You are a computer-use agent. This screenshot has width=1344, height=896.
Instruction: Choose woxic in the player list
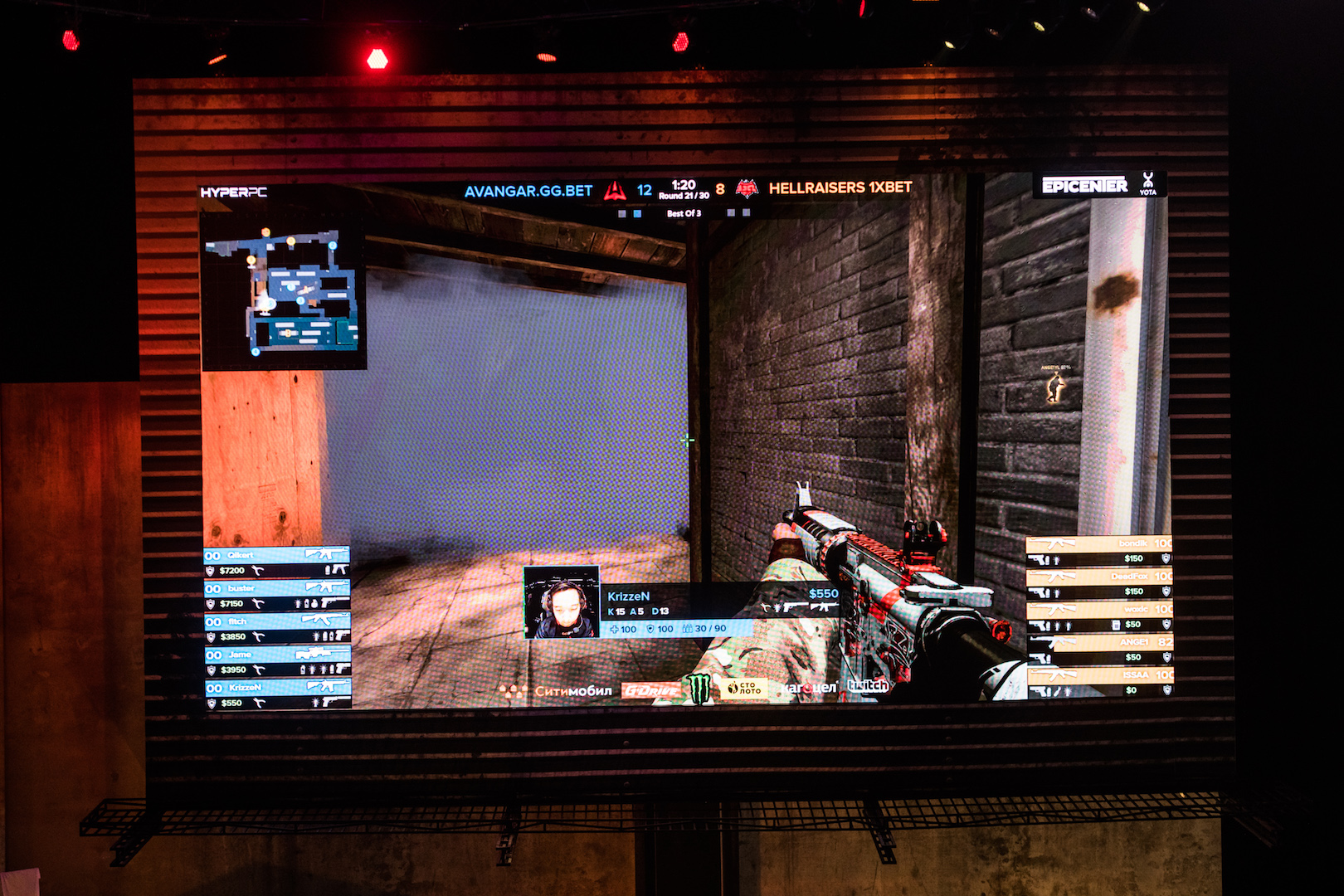[1099, 616]
